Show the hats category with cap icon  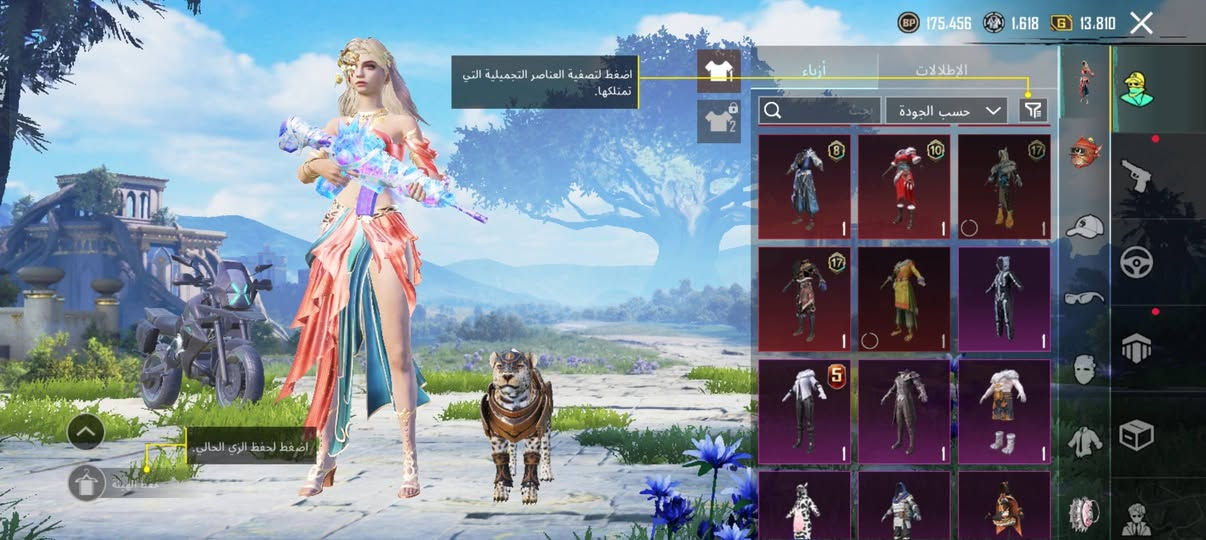[x=1085, y=226]
